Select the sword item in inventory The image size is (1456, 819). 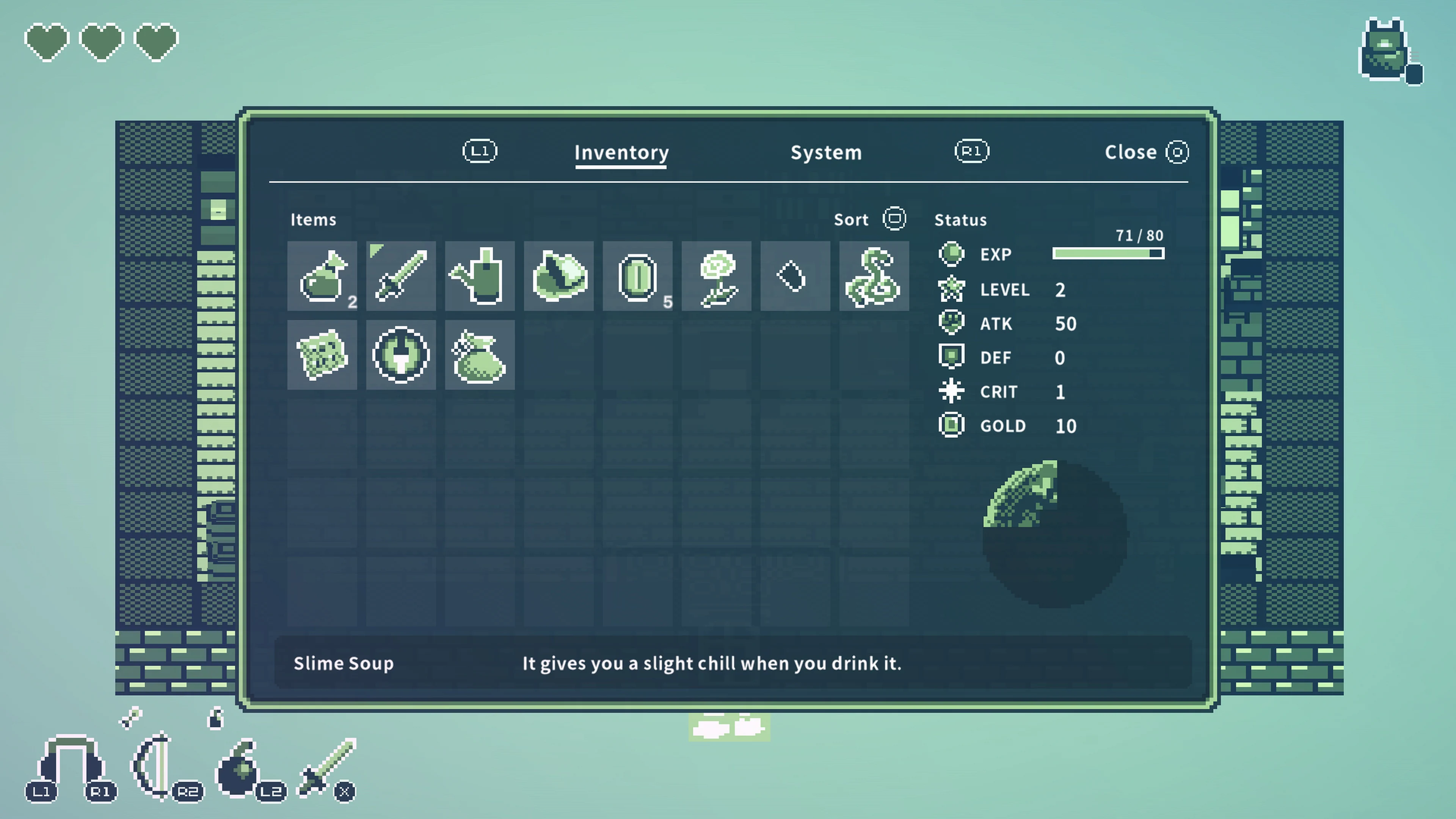(x=401, y=276)
